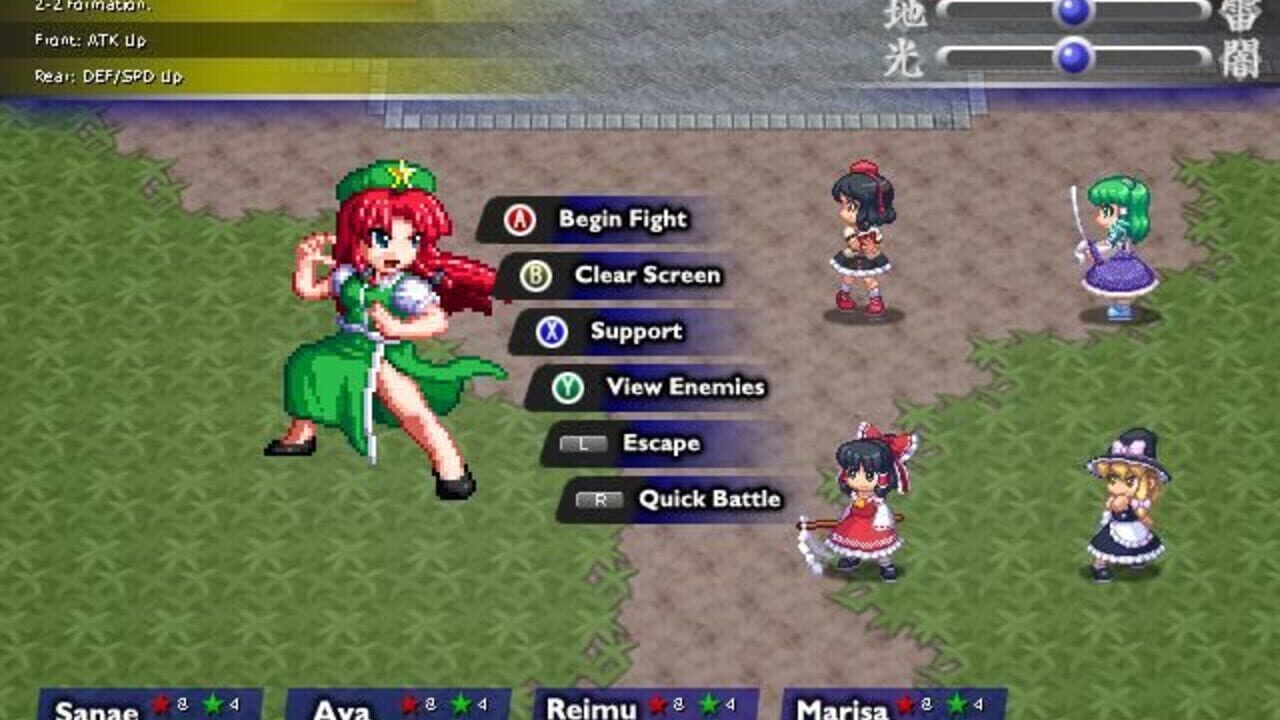Click the green star icon on Aya's nameplate
1280x720 pixels.
tap(461, 706)
